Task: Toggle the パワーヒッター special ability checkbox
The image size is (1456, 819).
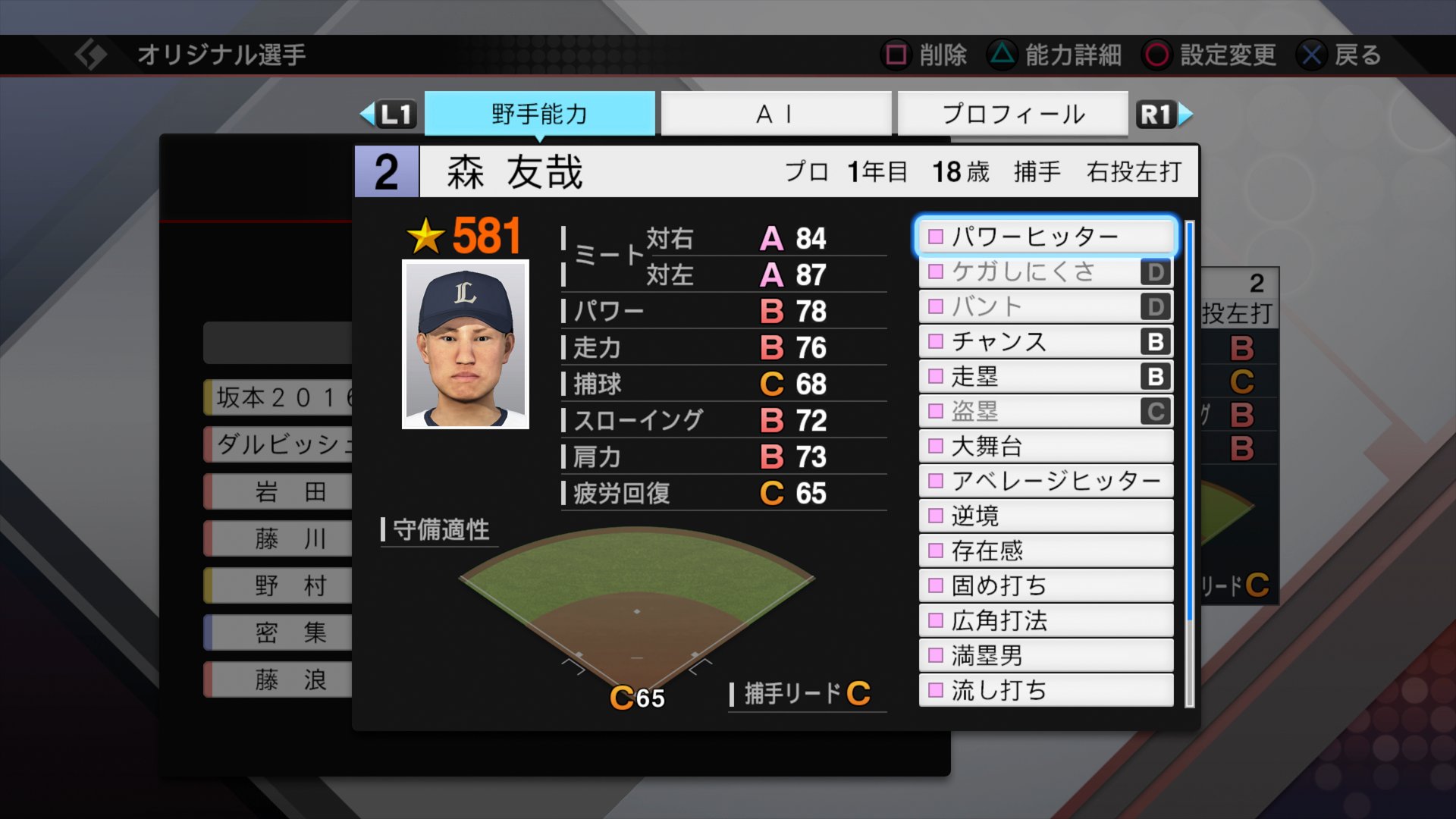Action: click(937, 236)
